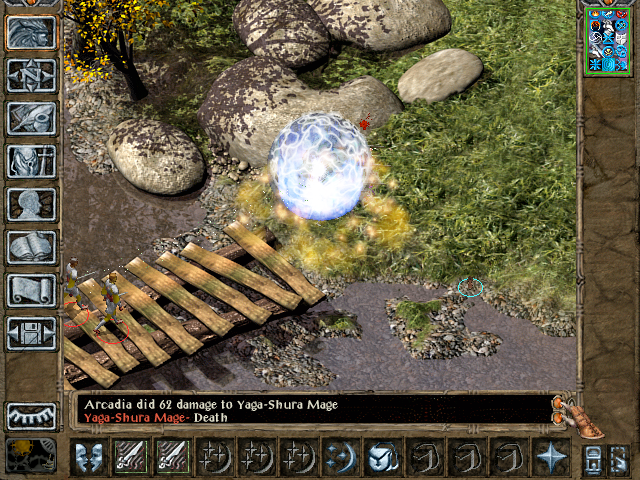Show the character record screen
Image resolution: width=640 pixels, height=480 pixels.
[31, 204]
